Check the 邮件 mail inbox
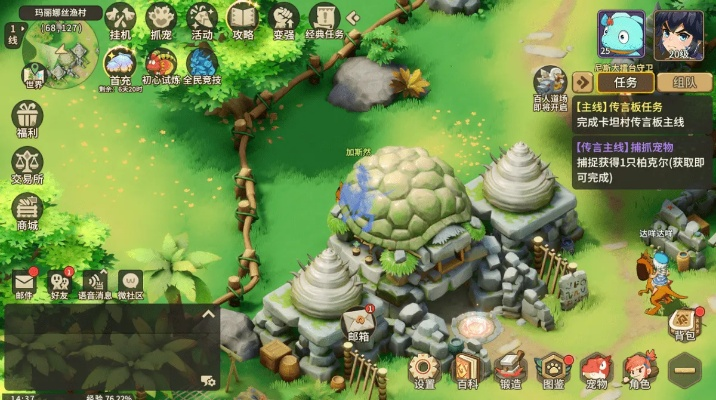This screenshot has width=716, height=400. pos(24,283)
